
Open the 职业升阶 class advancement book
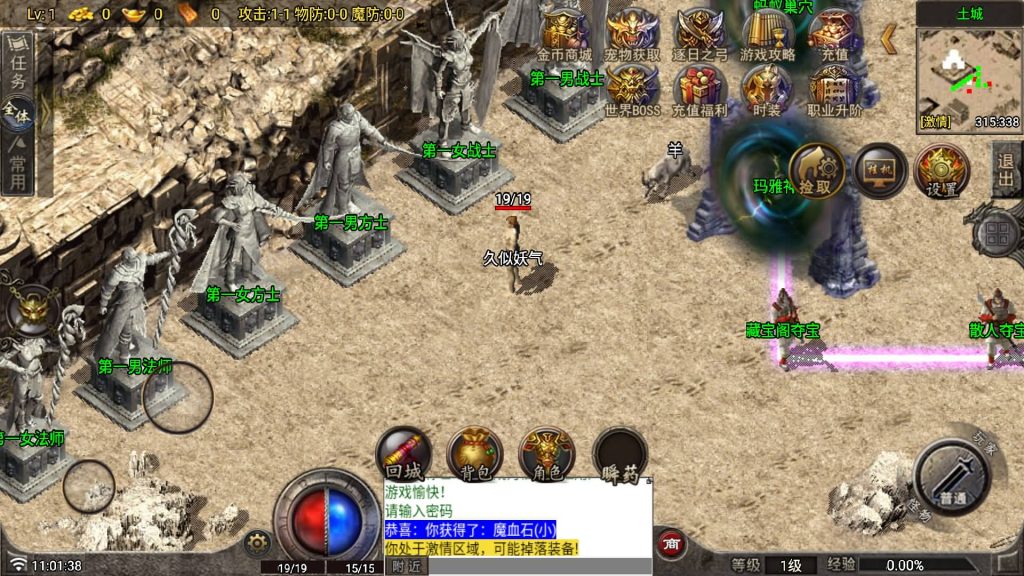tap(835, 90)
